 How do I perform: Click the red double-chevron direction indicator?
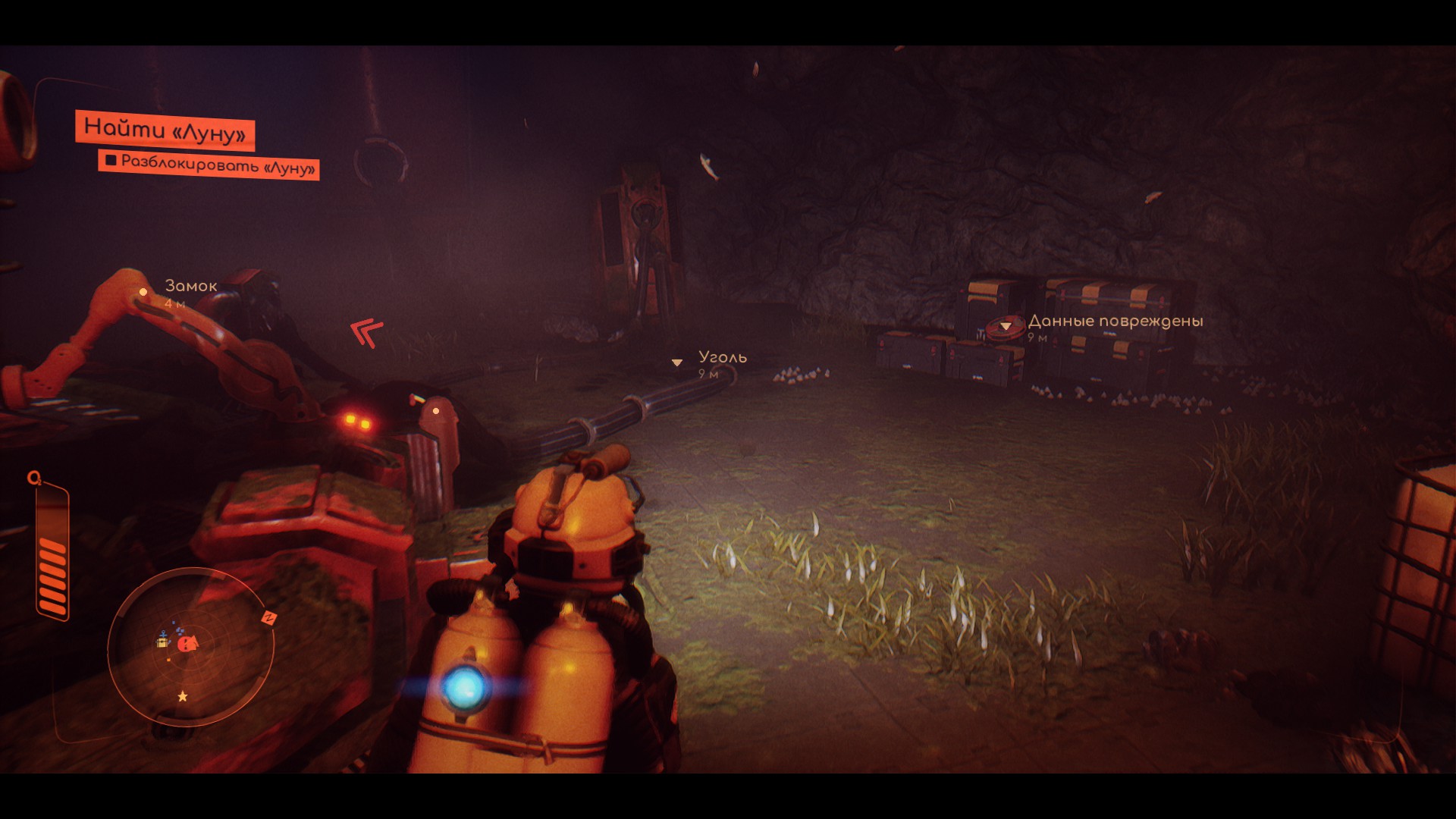click(x=367, y=332)
